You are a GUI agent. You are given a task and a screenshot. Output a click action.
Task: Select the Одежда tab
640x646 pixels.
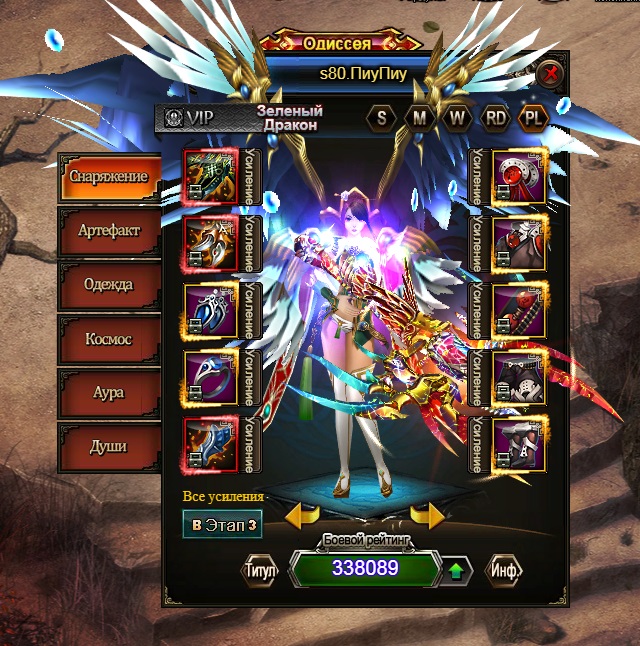108,285
